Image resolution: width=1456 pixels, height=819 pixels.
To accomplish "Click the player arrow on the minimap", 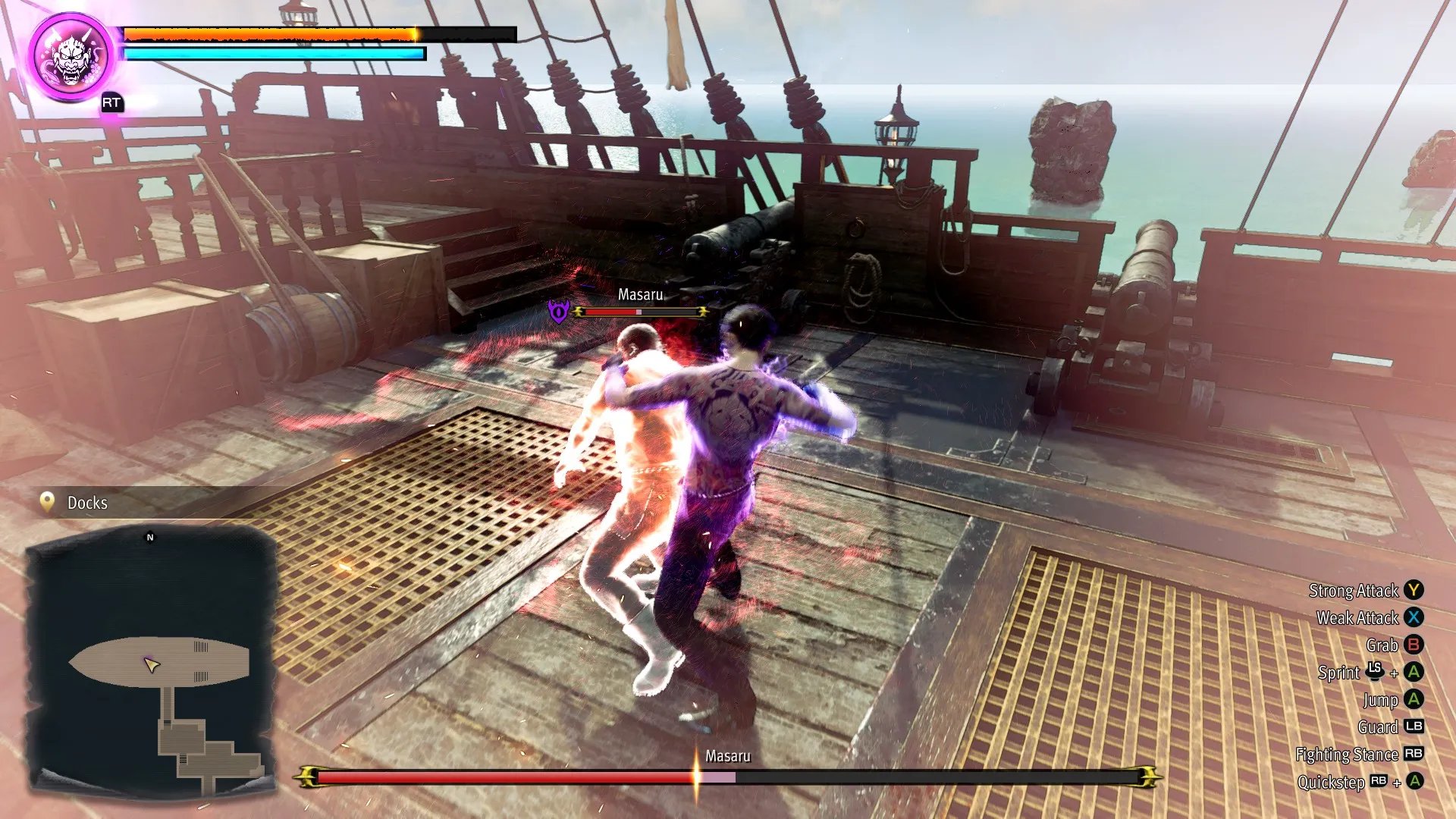I will (151, 665).
